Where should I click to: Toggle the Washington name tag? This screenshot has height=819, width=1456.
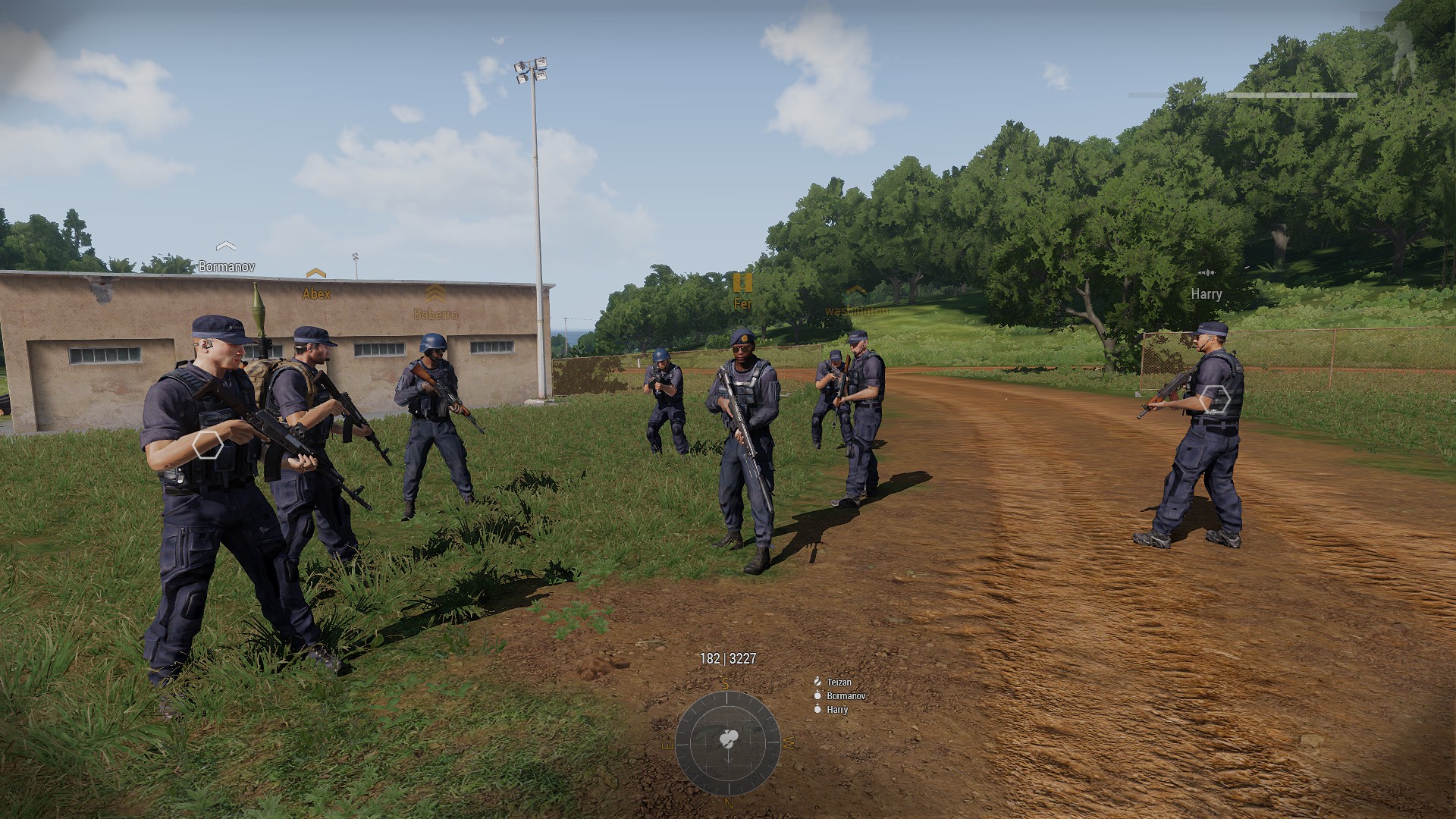point(856,311)
